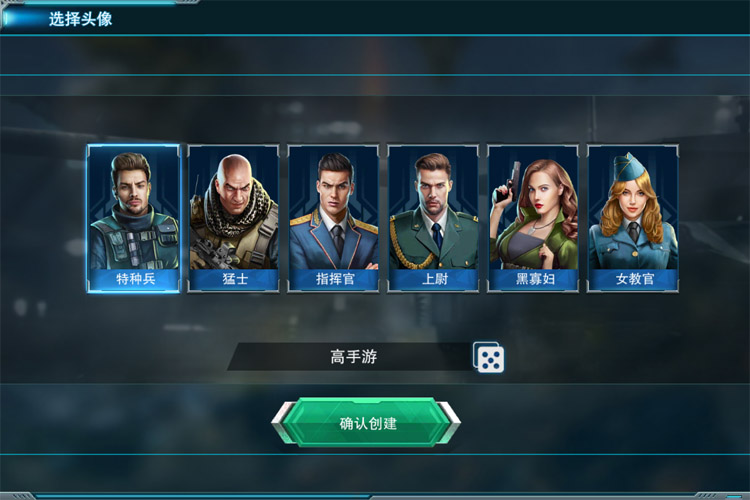Randomize the name with the dice icon

pyautogui.click(x=489, y=358)
